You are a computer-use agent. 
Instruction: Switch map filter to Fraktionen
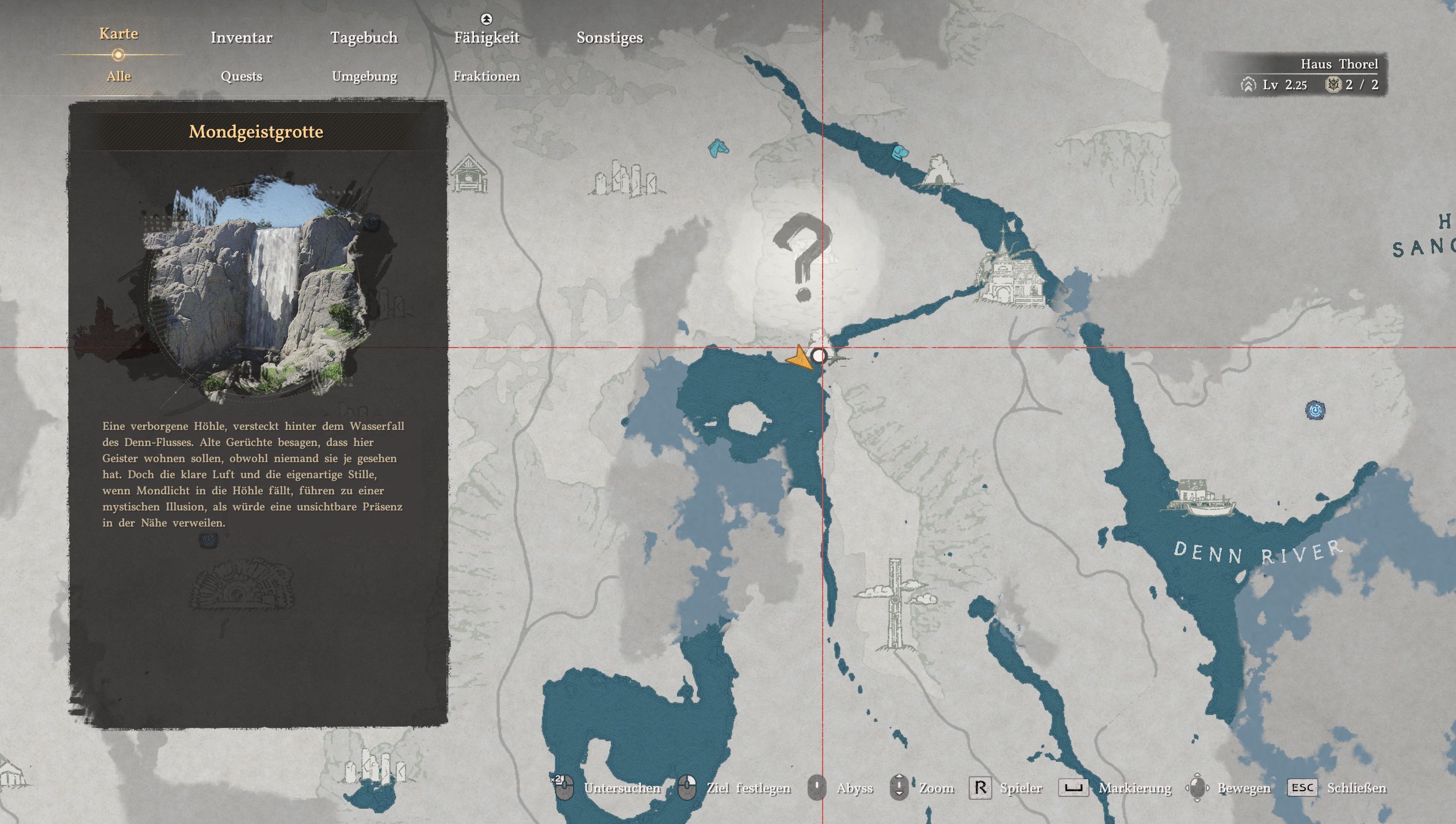coord(487,76)
